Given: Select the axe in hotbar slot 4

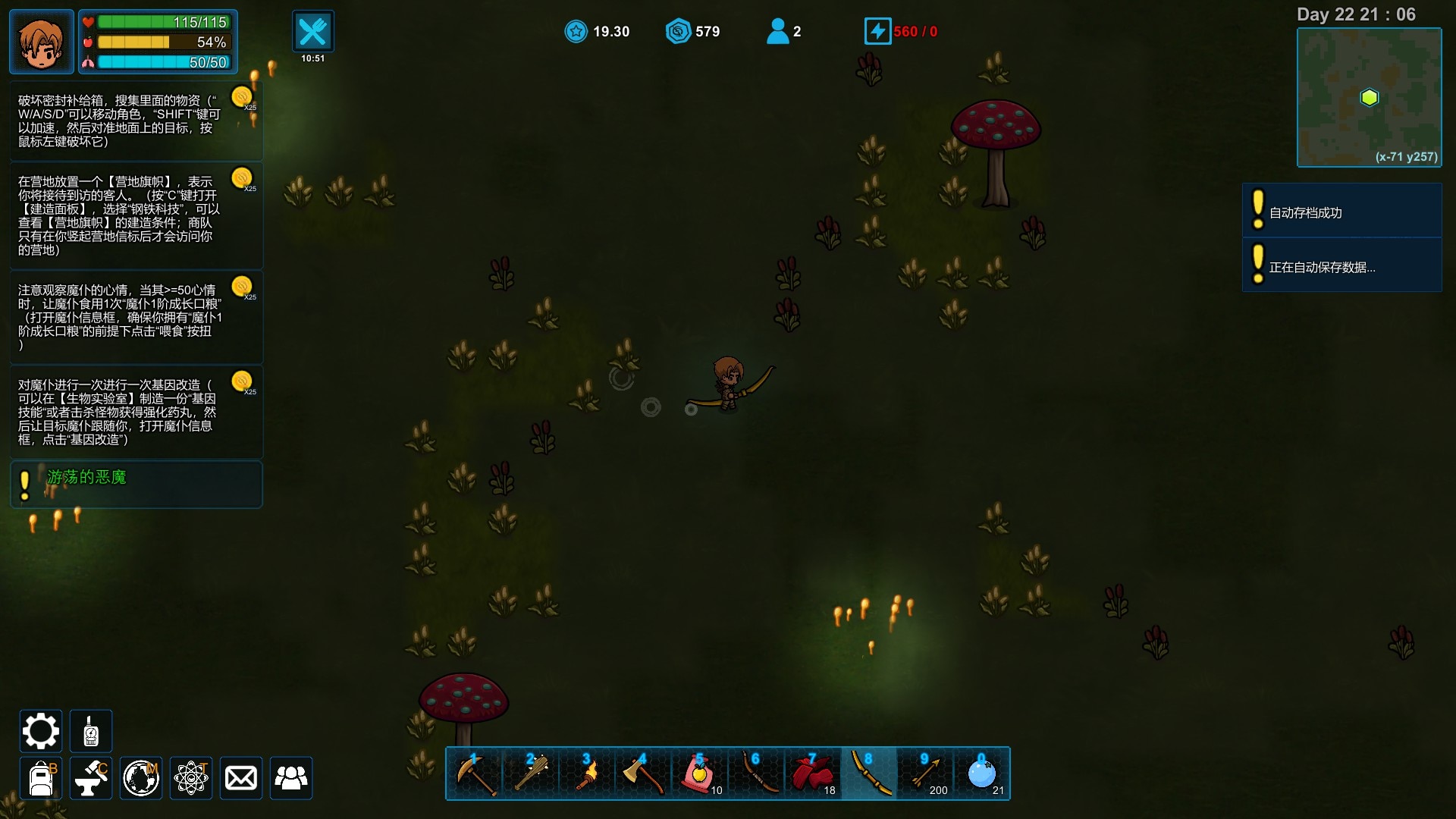Looking at the screenshot, I should point(643,773).
